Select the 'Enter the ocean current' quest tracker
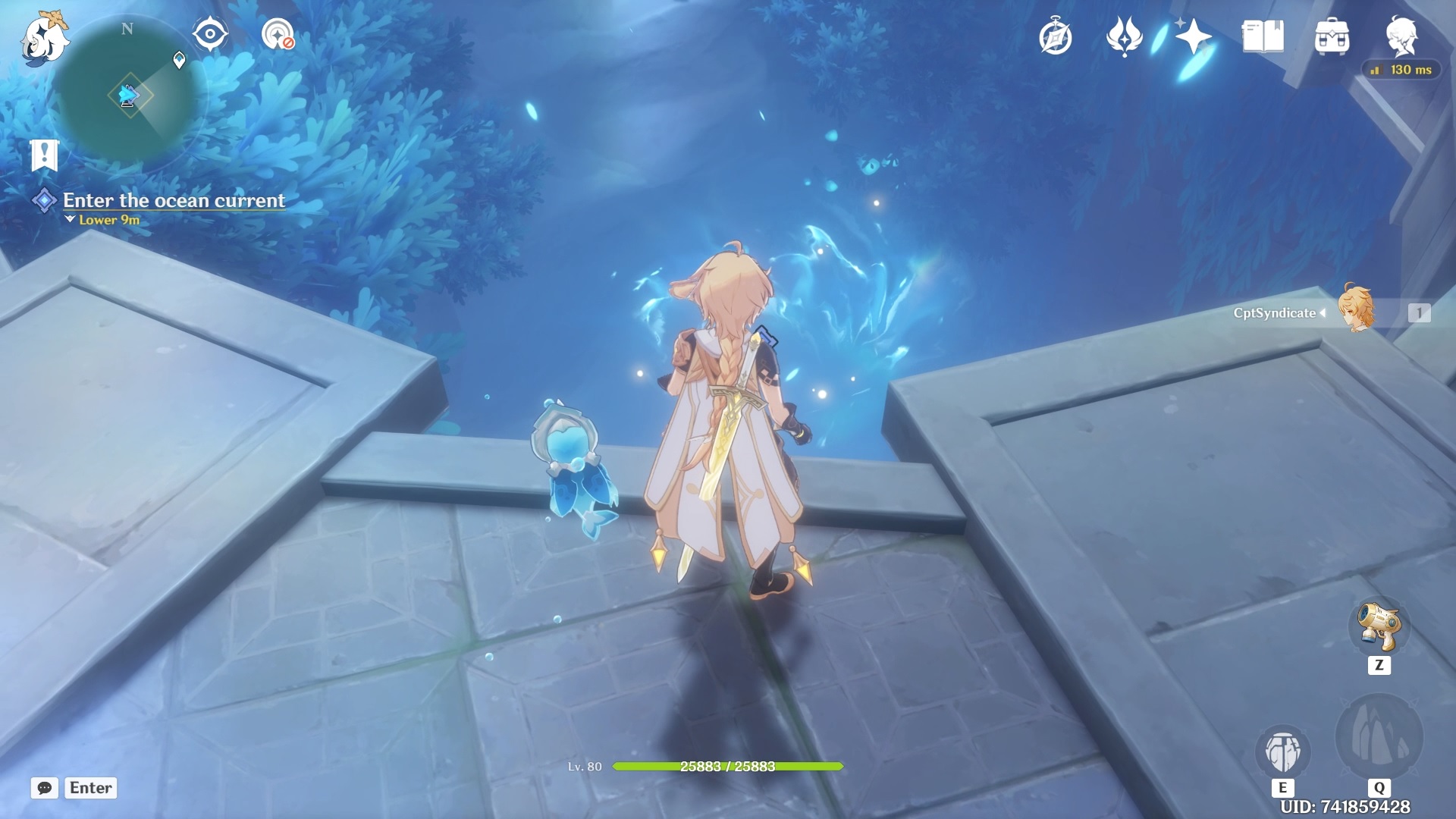The height and width of the screenshot is (819, 1456). tap(174, 200)
